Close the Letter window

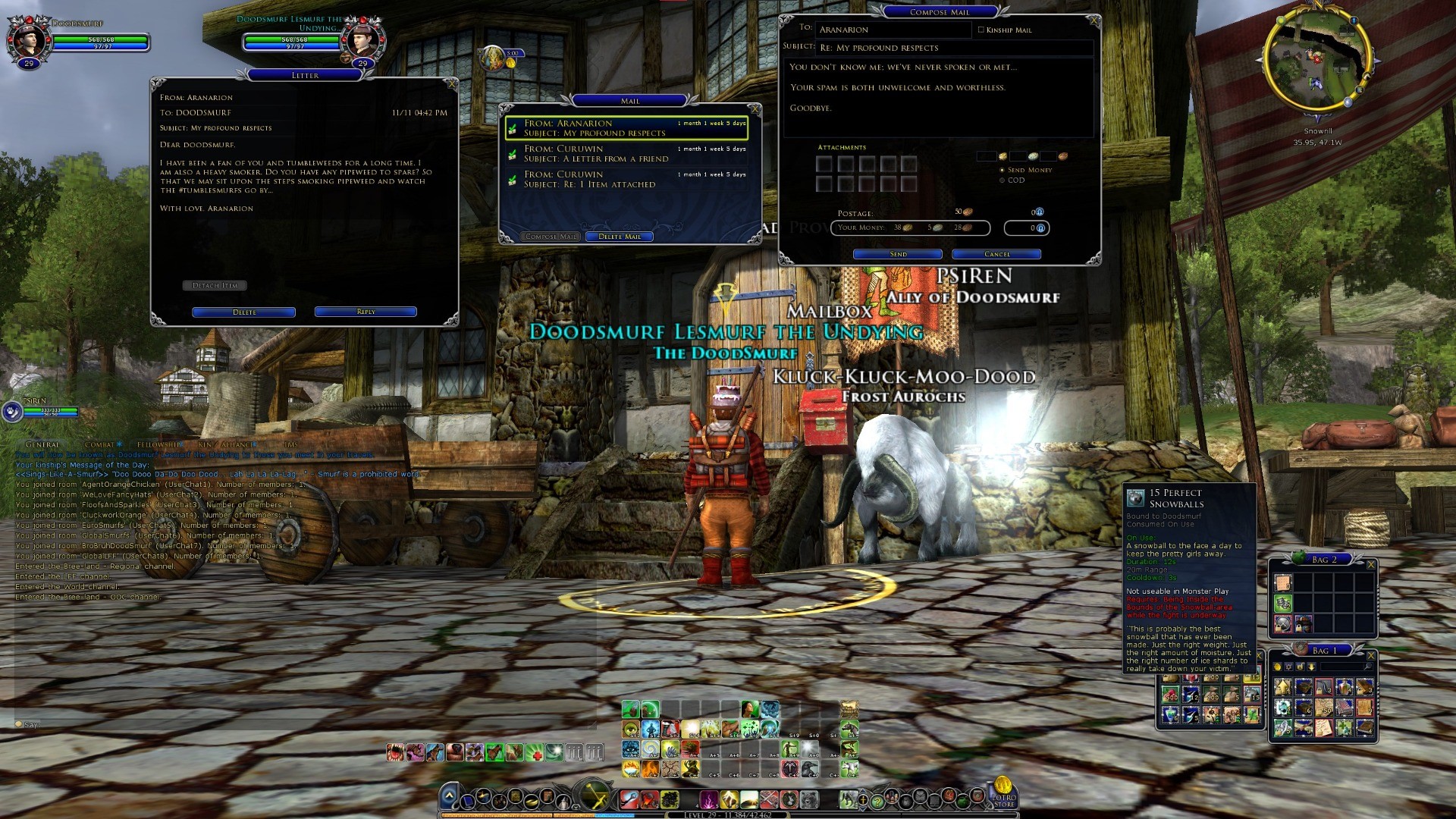(x=452, y=83)
